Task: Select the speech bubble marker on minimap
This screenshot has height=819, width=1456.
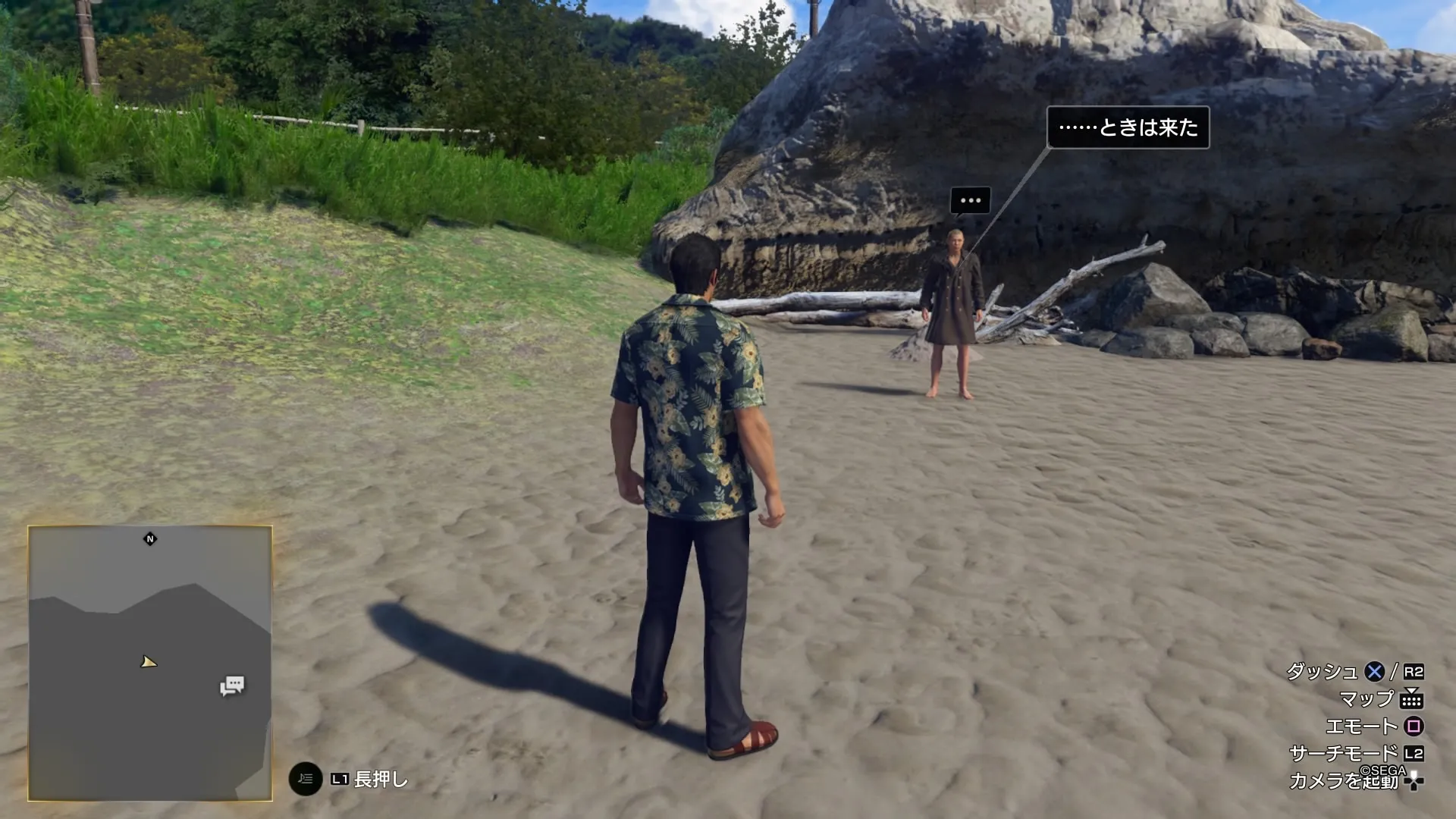Action: click(232, 686)
